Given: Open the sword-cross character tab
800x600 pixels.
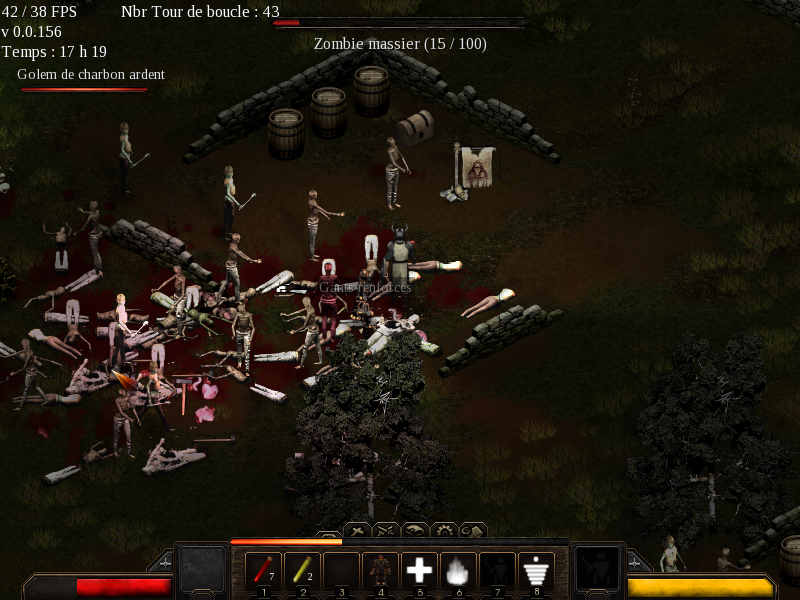Looking at the screenshot, I should (x=357, y=530).
